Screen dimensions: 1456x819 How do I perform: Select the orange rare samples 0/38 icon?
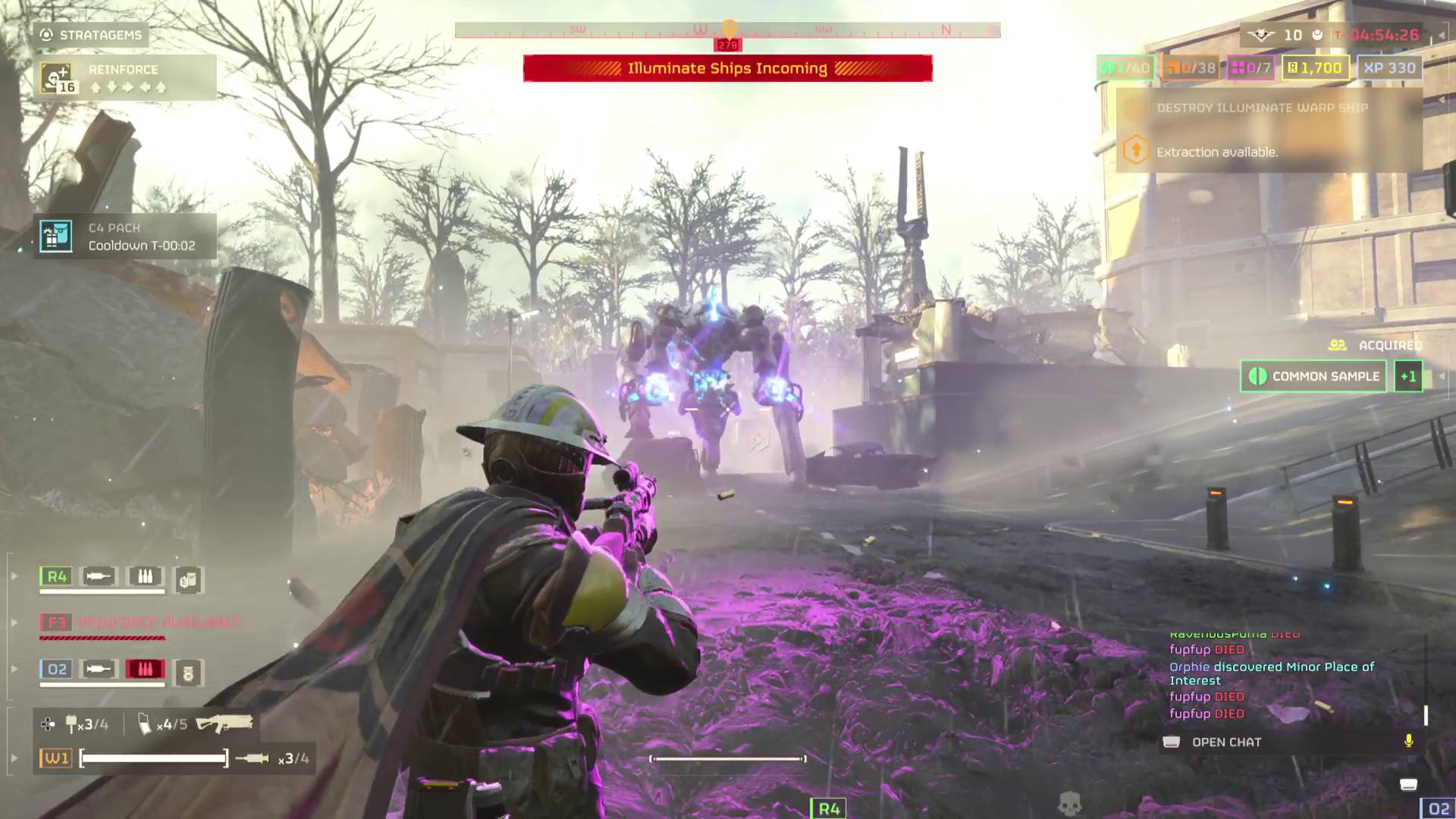pos(1174,67)
